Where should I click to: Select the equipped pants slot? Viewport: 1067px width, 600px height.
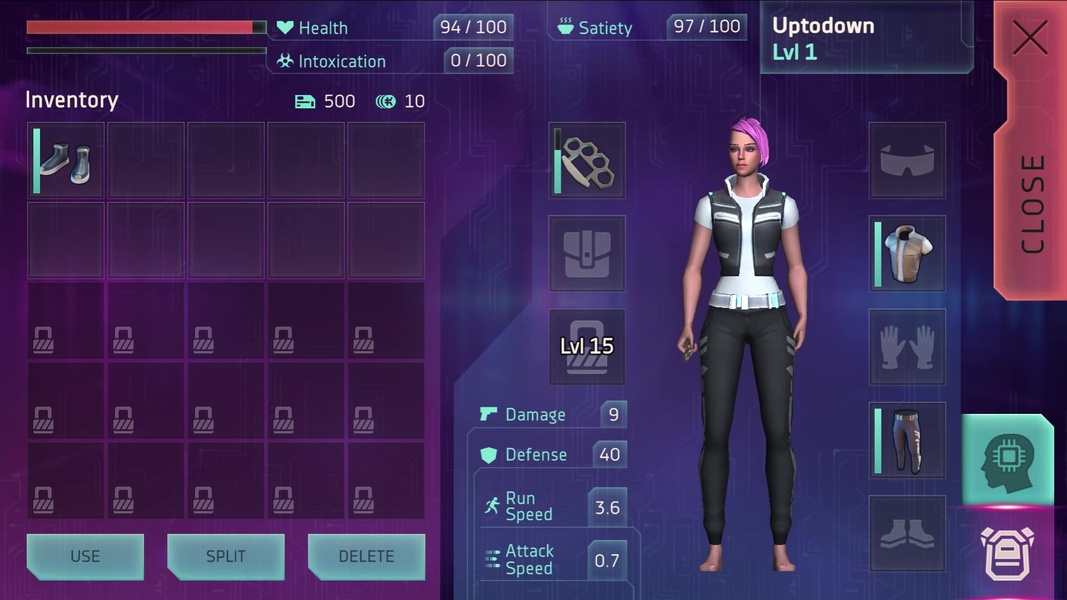tap(907, 440)
